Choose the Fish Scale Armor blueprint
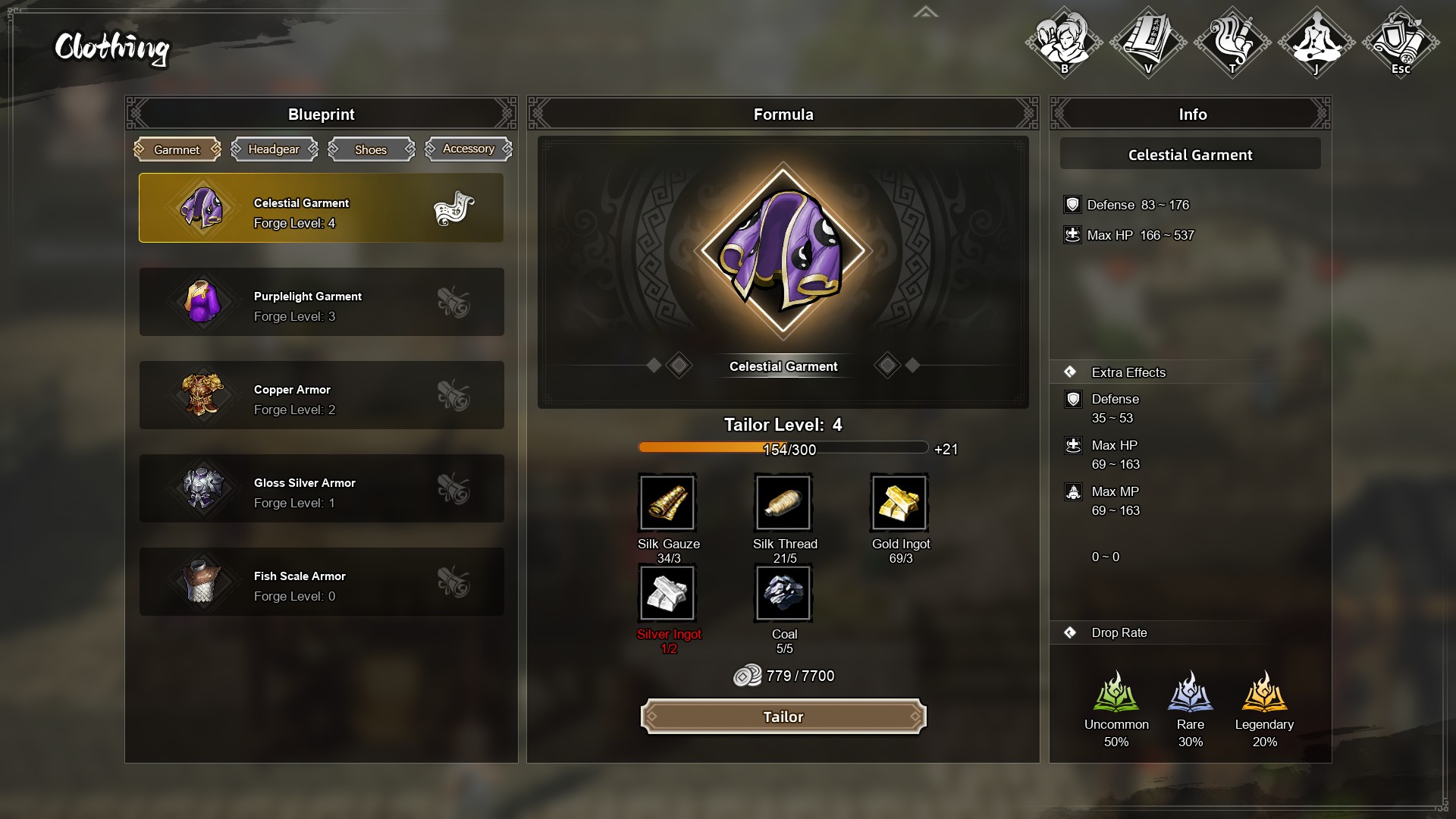1456x819 pixels. pos(321,582)
